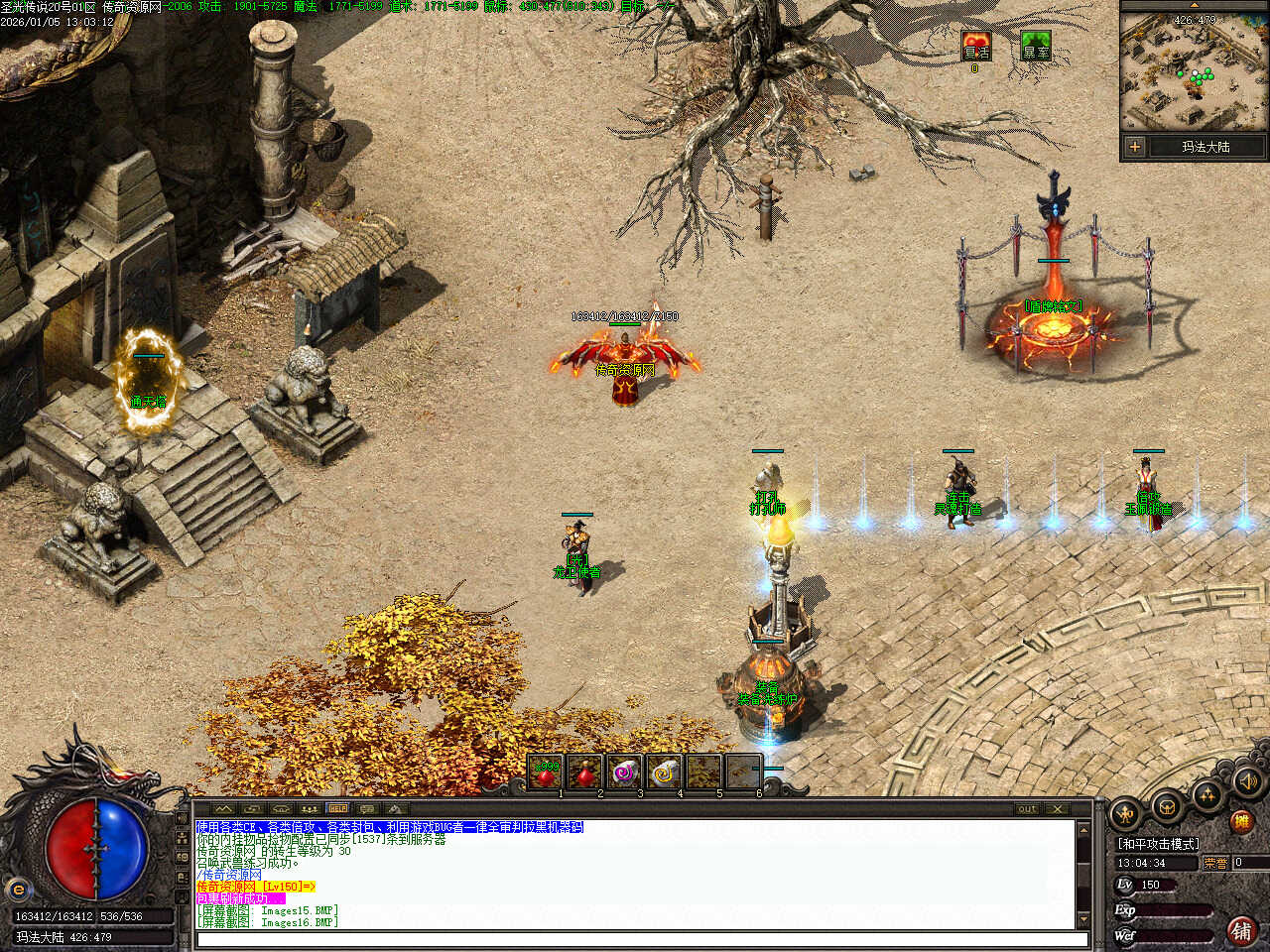Viewport: 1270px width, 952px height.
Task: Open the red 铺 shop button
Action: 1240,930
